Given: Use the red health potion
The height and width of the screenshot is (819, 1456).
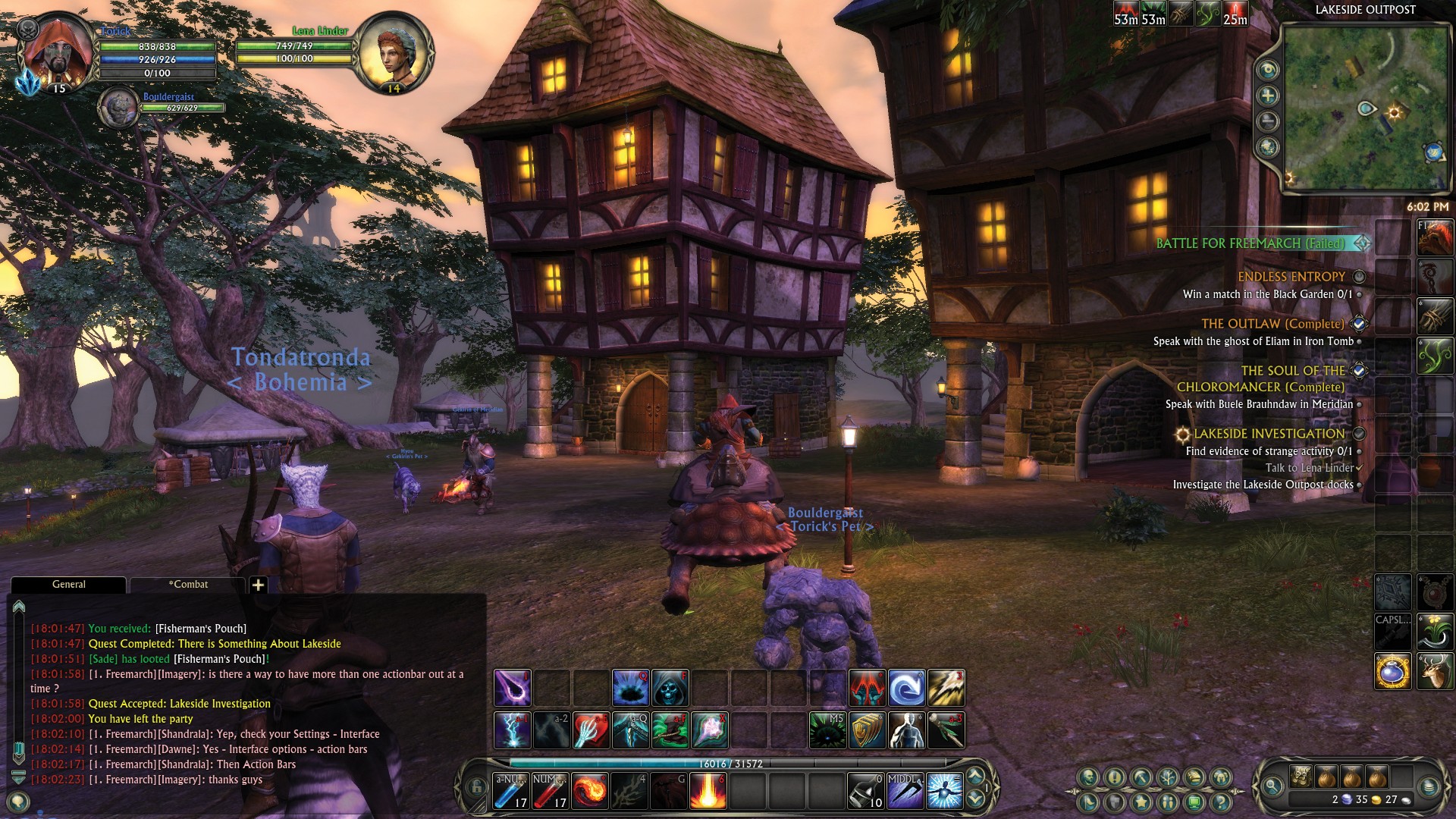Looking at the screenshot, I should pos(550,790).
